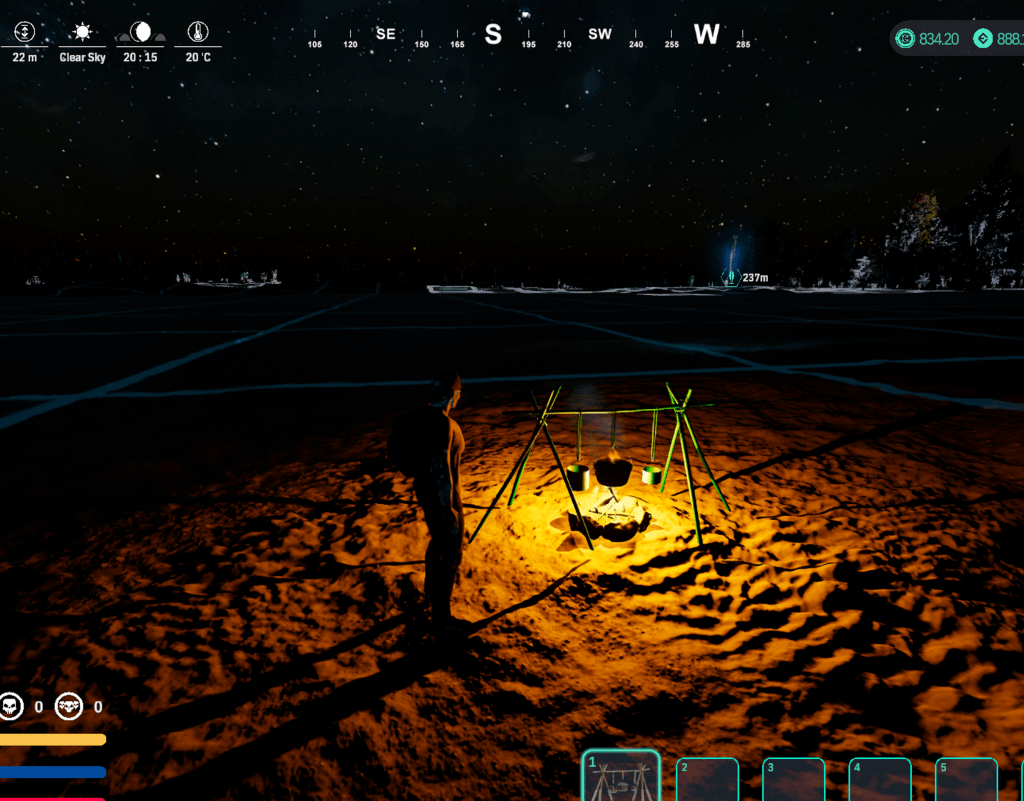Click the 834.20 currency coin icon
Viewport: 1024px width, 801px height.
tap(905, 39)
